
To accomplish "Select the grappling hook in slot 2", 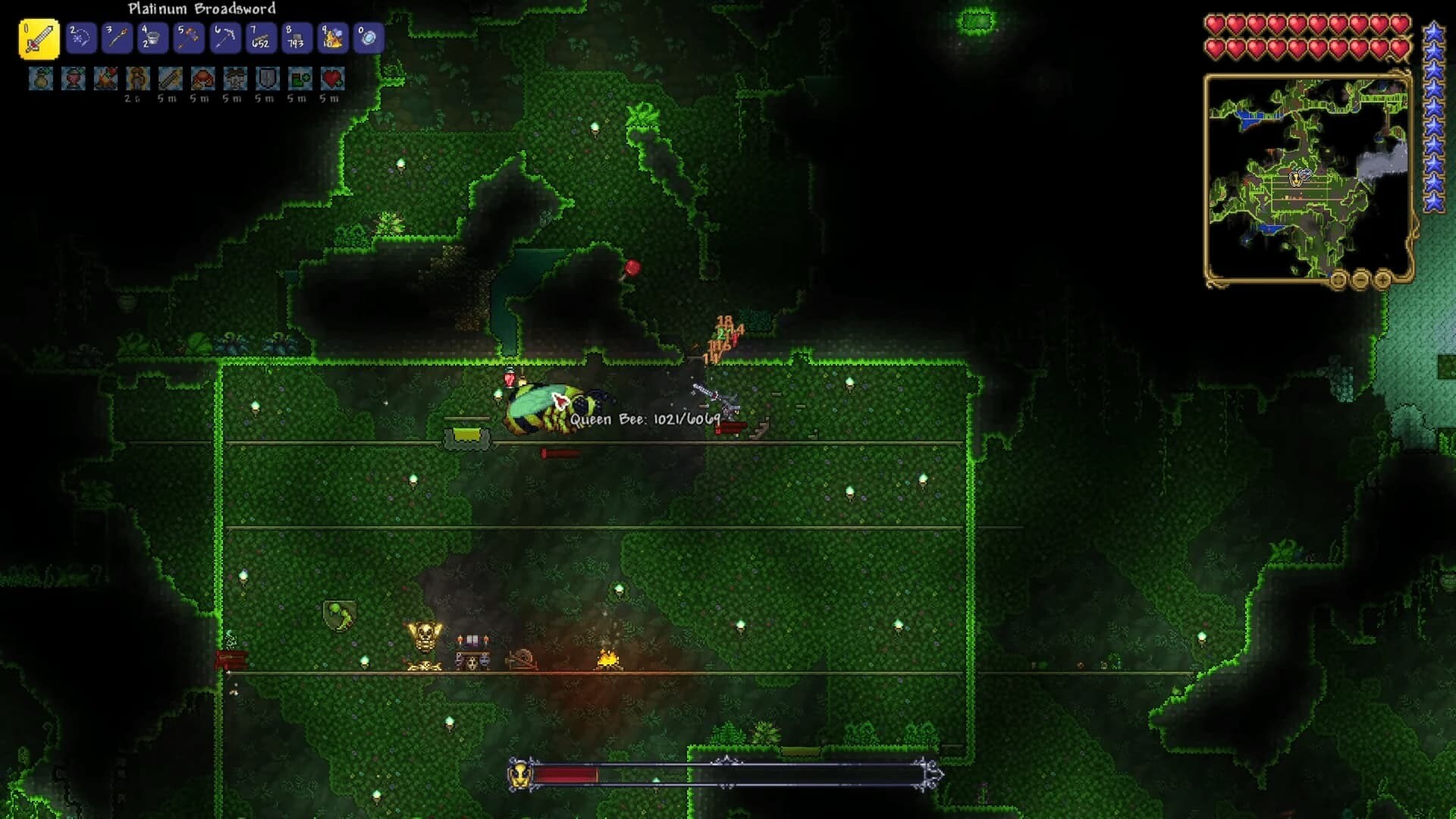I will coord(80,38).
